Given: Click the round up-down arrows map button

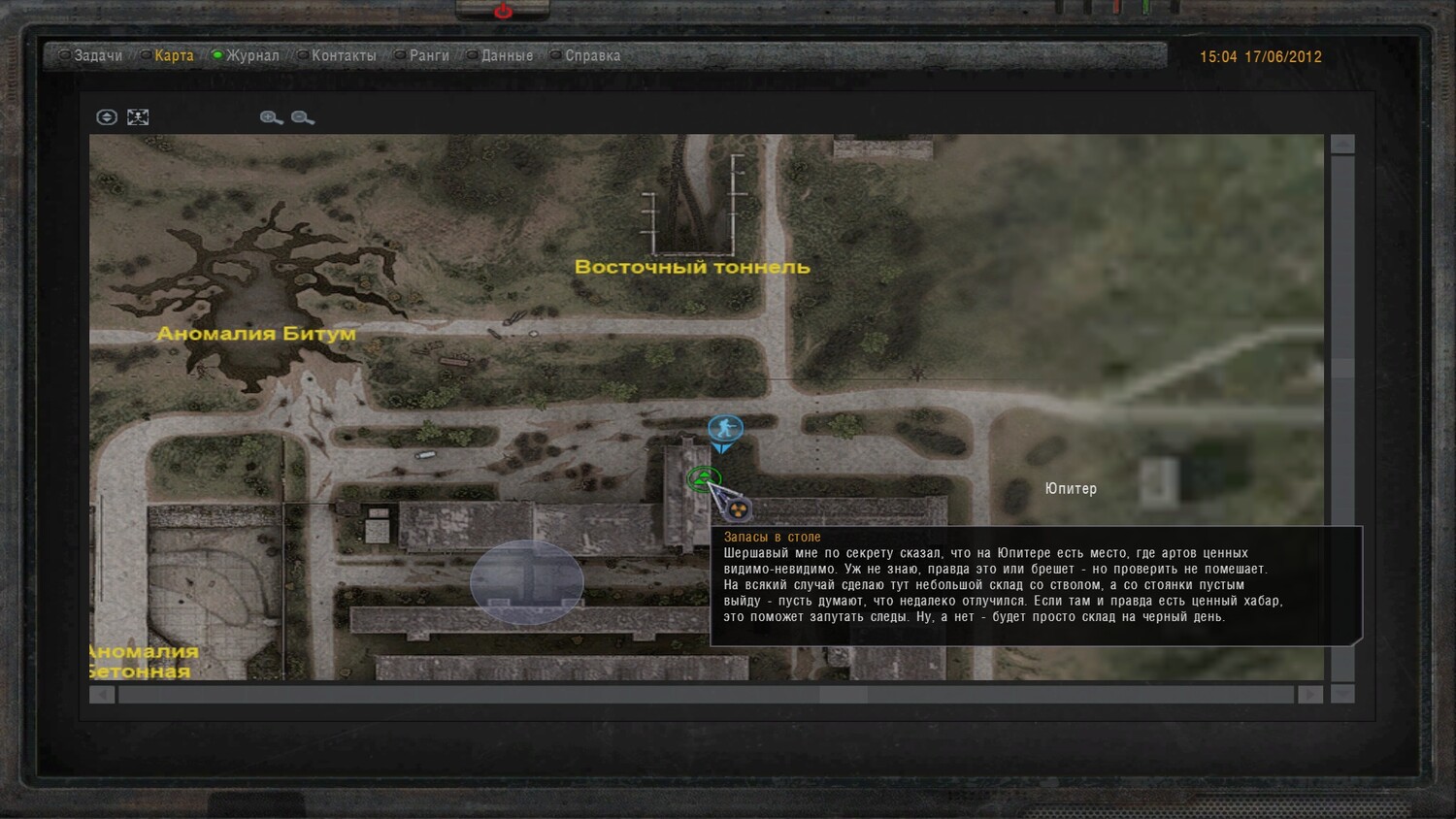Looking at the screenshot, I should pos(107,117).
